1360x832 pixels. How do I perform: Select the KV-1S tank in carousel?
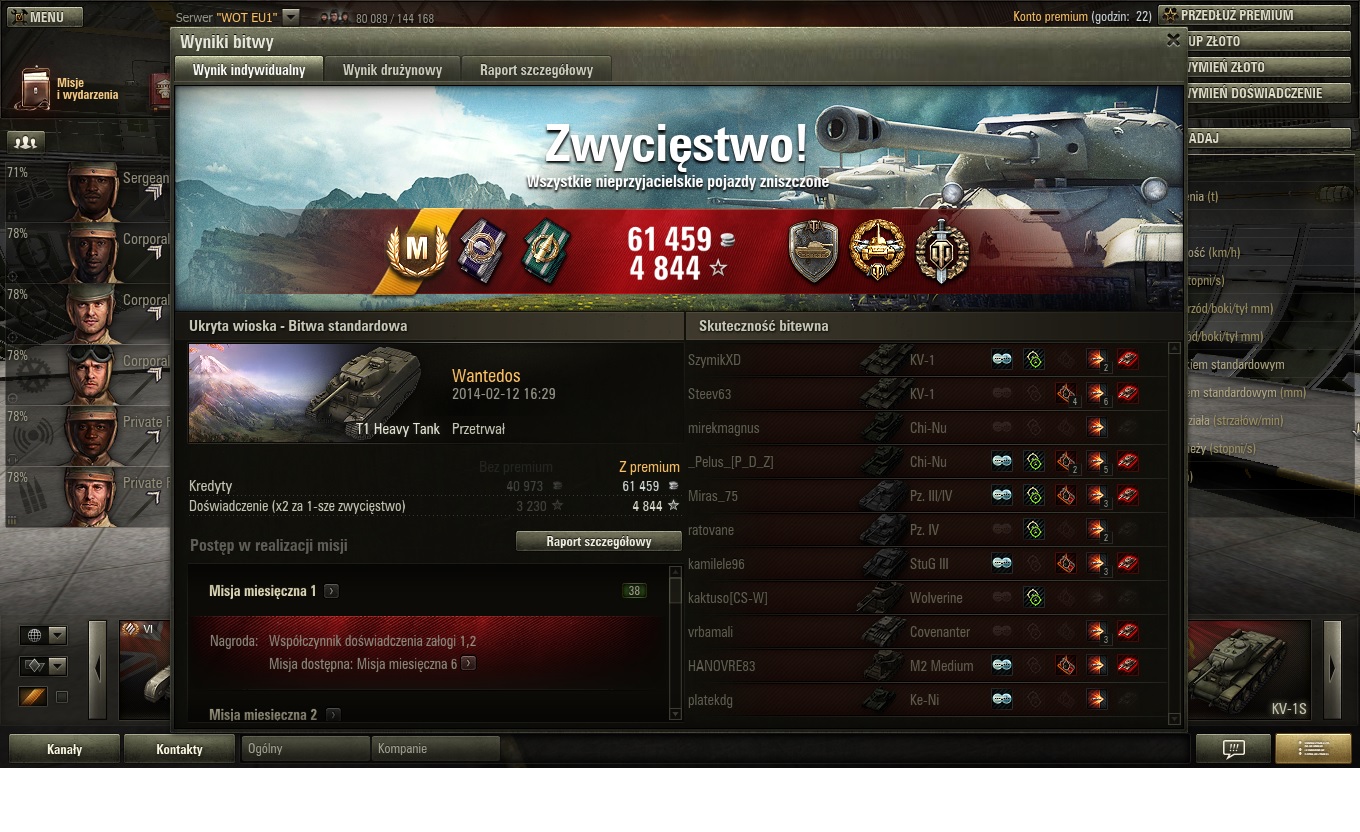pyautogui.click(x=1248, y=670)
